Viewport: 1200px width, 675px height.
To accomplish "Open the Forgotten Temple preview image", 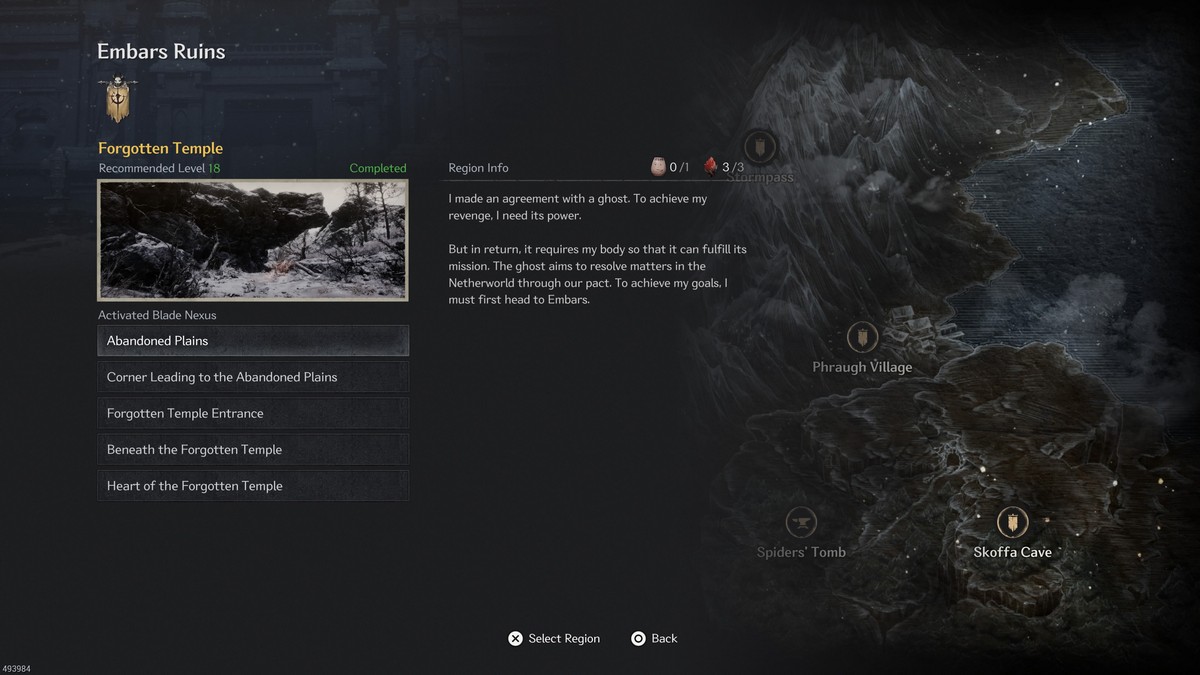I will 252,240.
